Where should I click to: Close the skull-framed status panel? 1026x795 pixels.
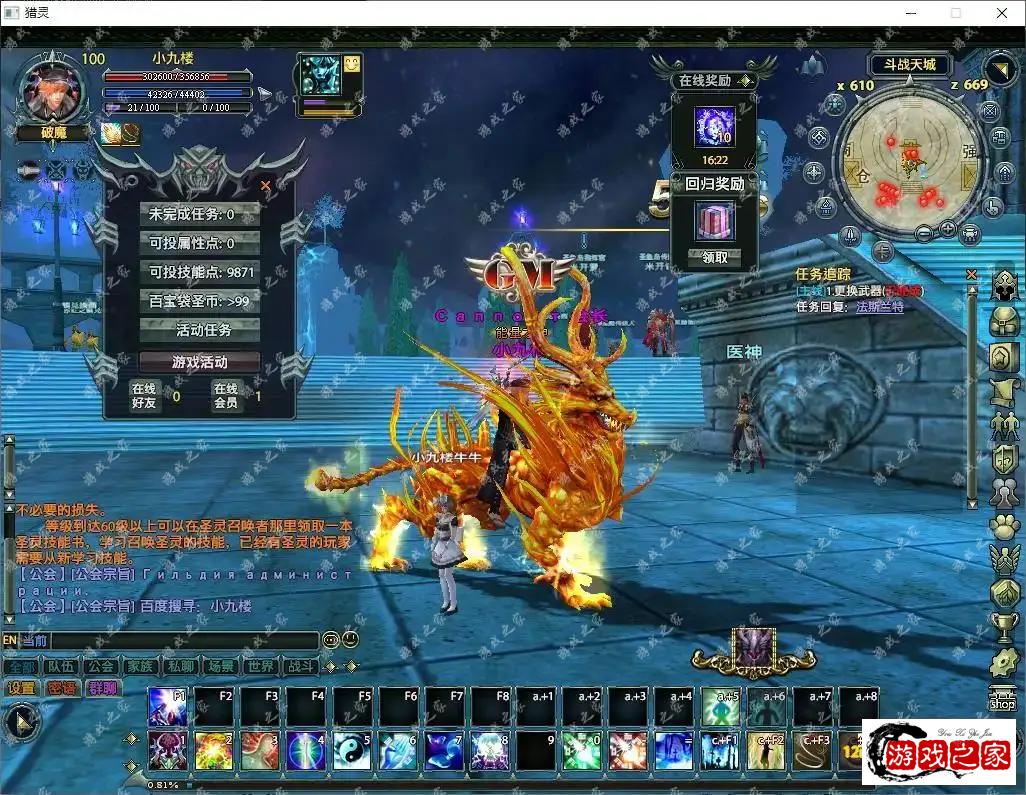pos(265,185)
